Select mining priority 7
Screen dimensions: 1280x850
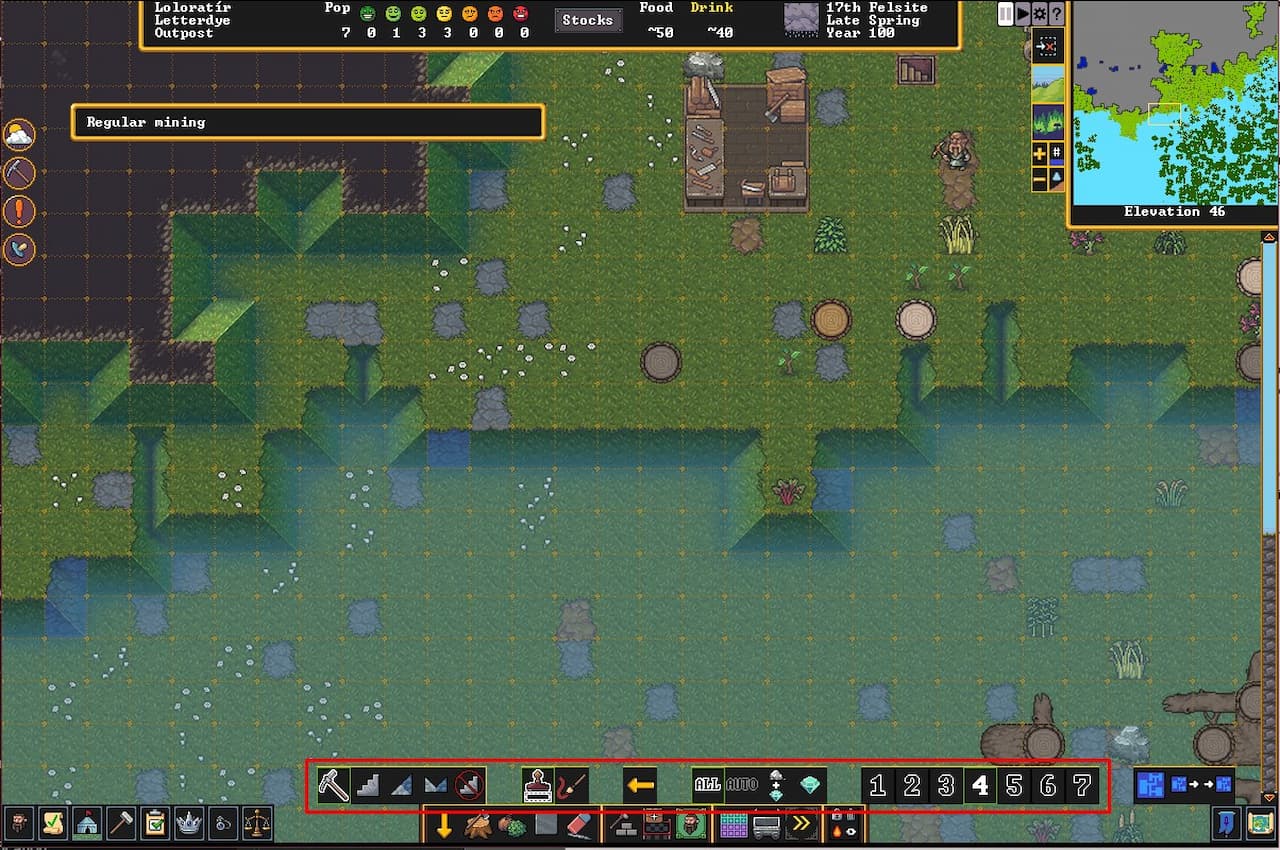coord(1083,786)
